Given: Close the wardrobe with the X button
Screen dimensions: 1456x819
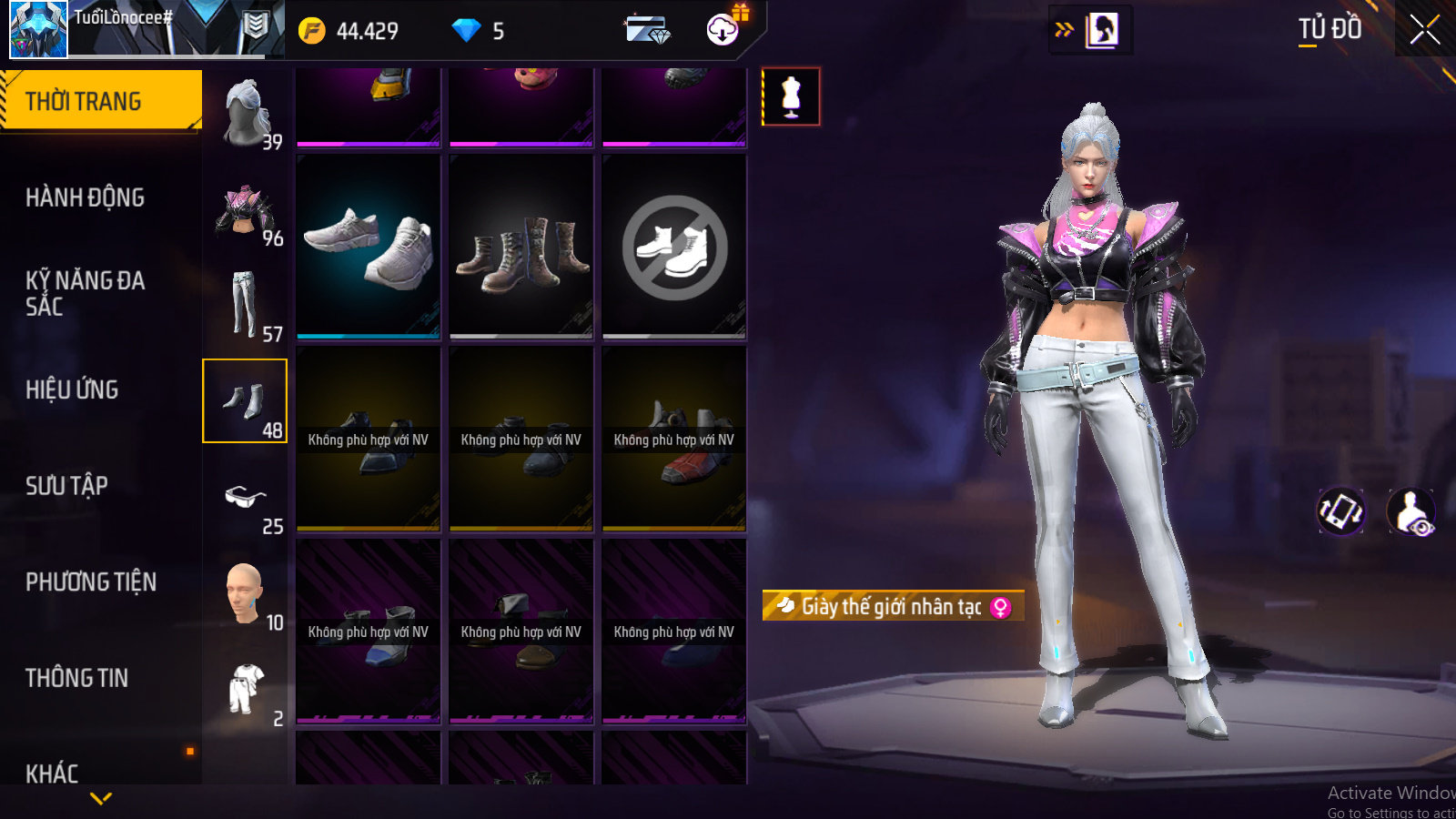Looking at the screenshot, I should pos(1424,30).
